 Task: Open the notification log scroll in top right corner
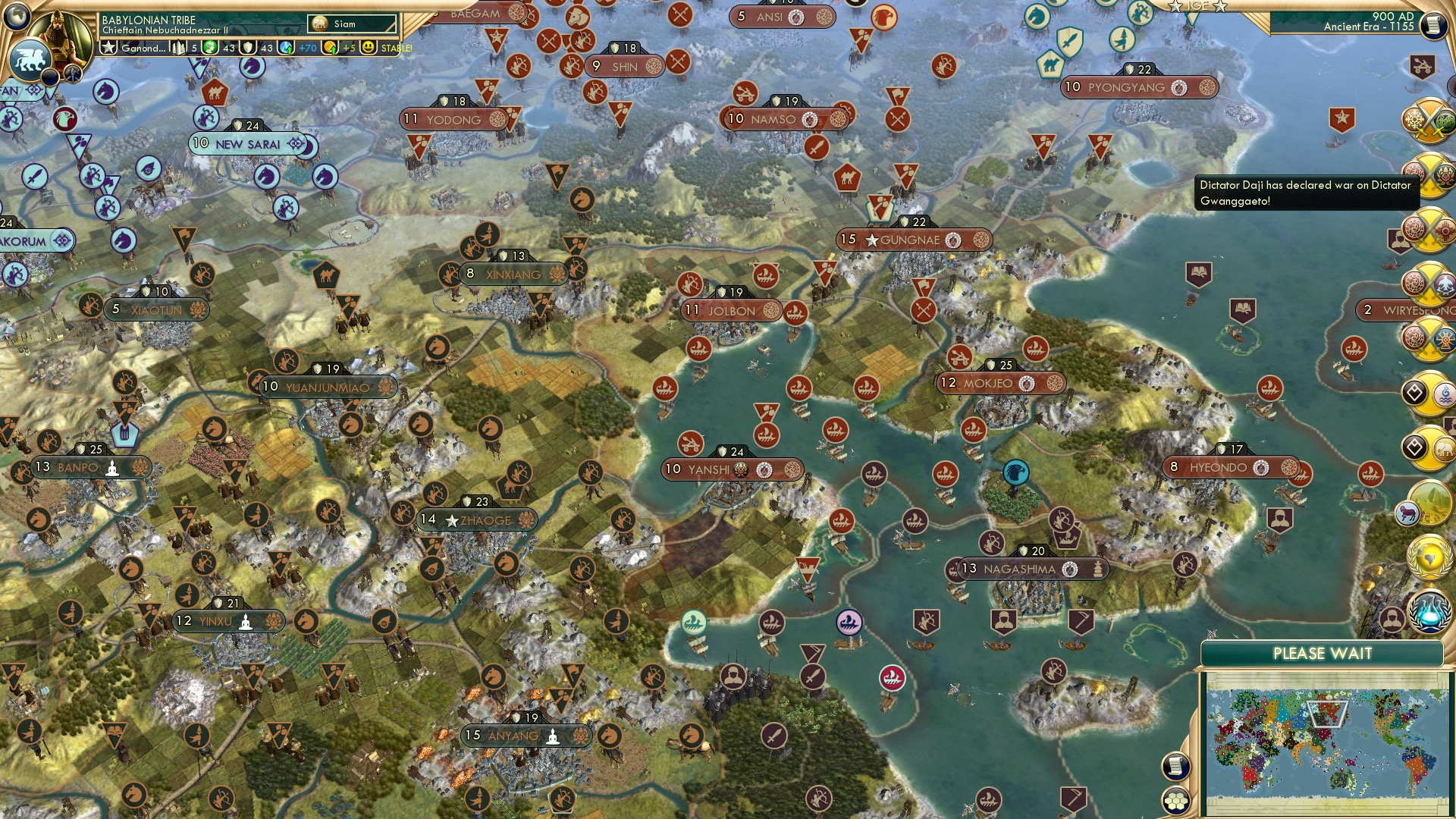[x=1433, y=24]
